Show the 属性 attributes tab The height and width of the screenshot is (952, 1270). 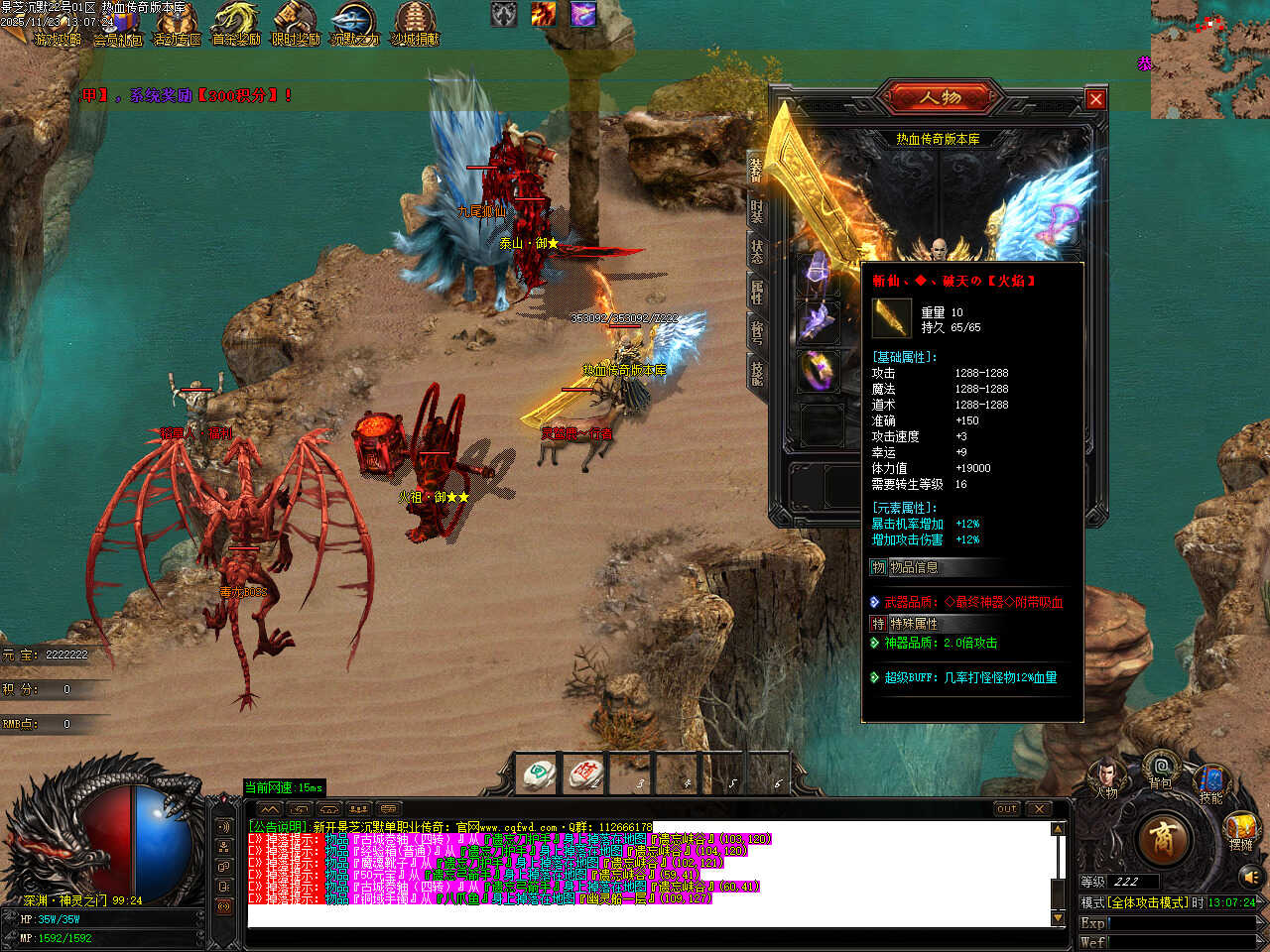pyautogui.click(x=757, y=291)
